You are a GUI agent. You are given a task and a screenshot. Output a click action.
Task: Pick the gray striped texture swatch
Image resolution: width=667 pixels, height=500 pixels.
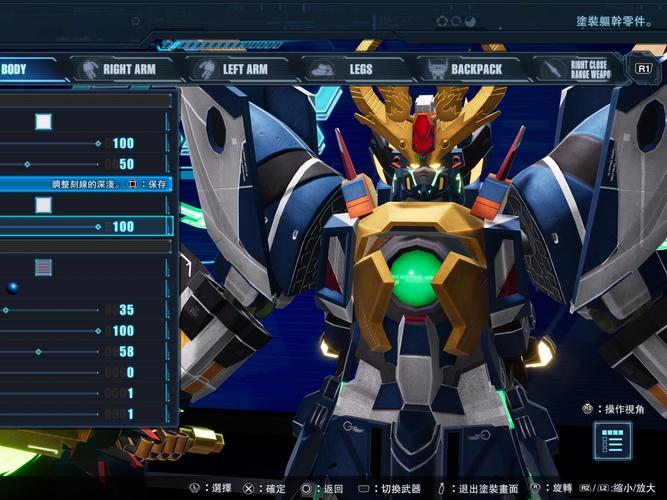pyautogui.click(x=43, y=267)
